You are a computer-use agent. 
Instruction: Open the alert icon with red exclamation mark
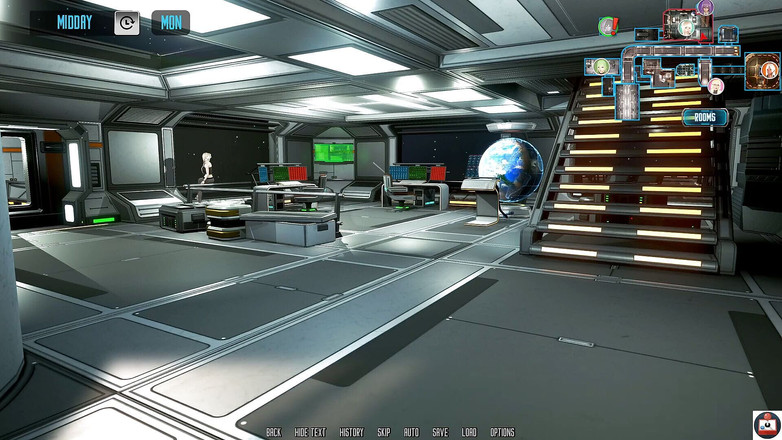point(608,27)
